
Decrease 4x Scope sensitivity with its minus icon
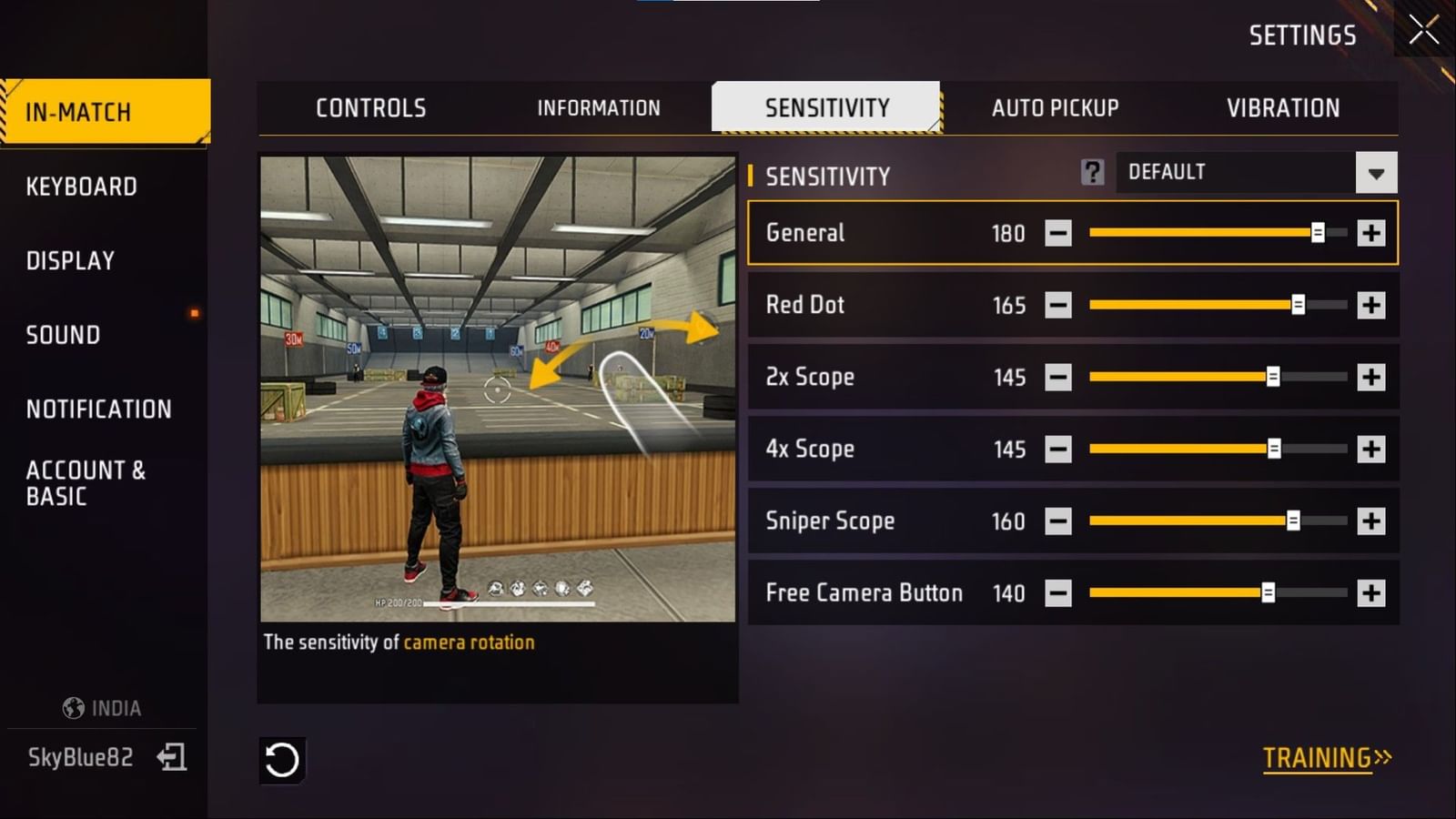tap(1057, 449)
